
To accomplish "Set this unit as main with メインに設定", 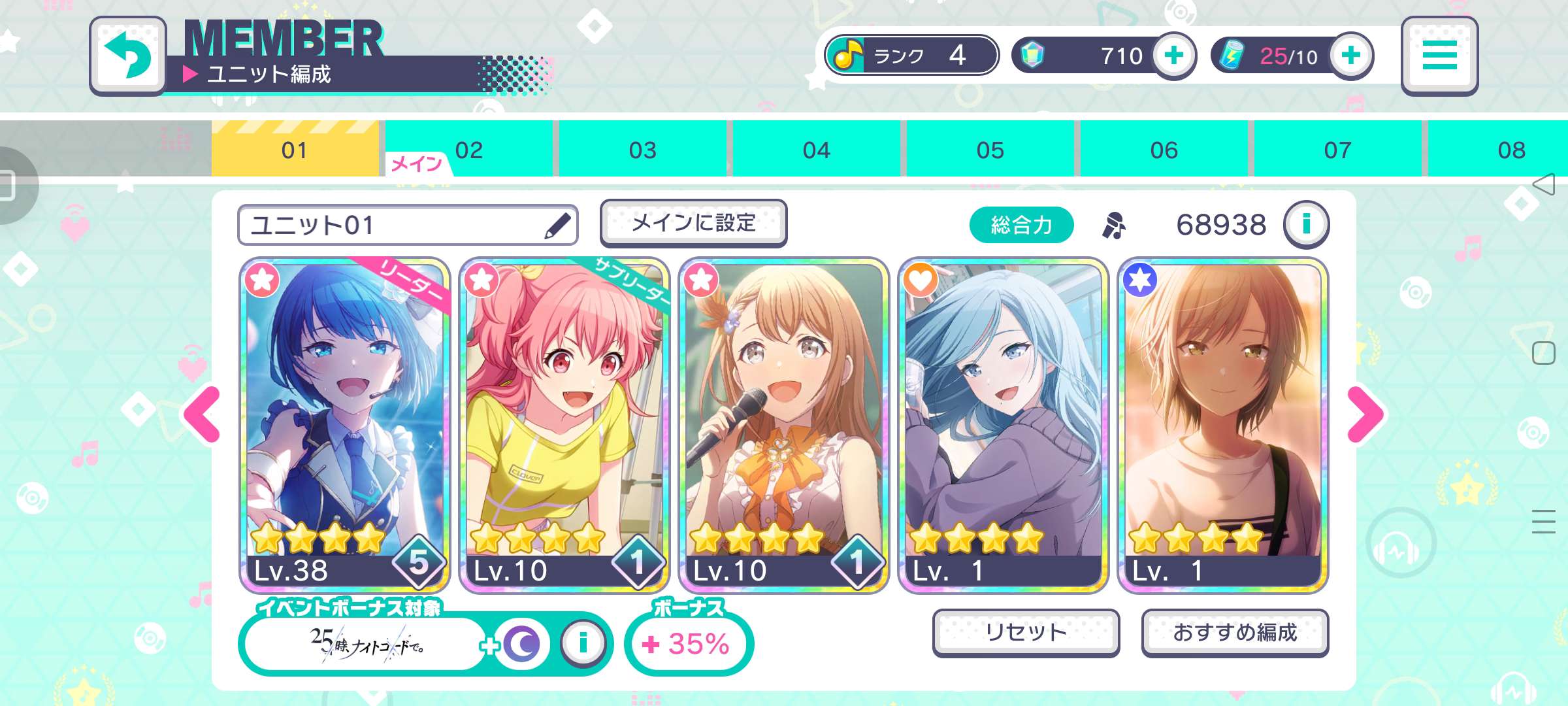I will click(693, 223).
